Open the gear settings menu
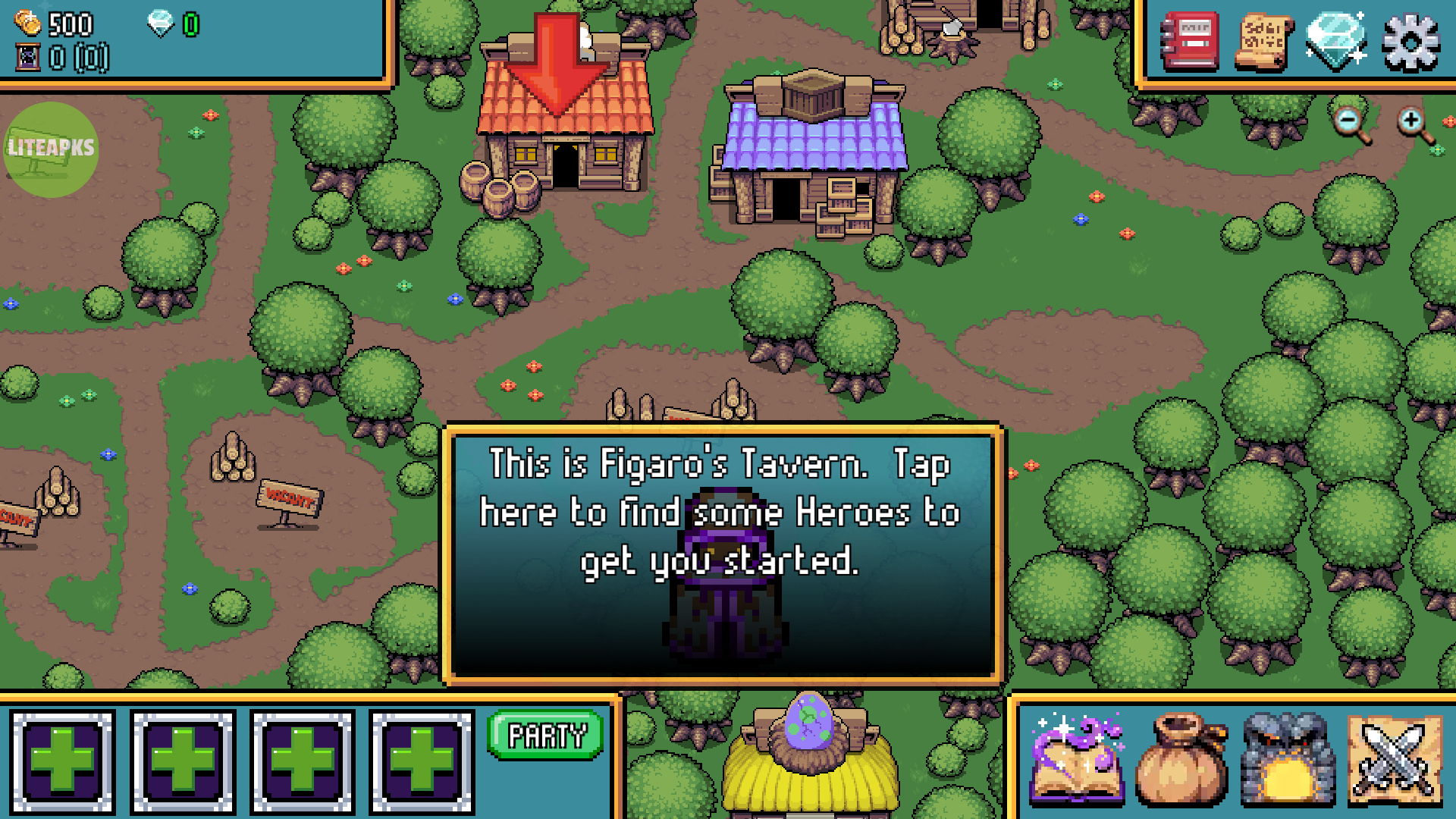This screenshot has width=1456, height=819. coord(1410,43)
